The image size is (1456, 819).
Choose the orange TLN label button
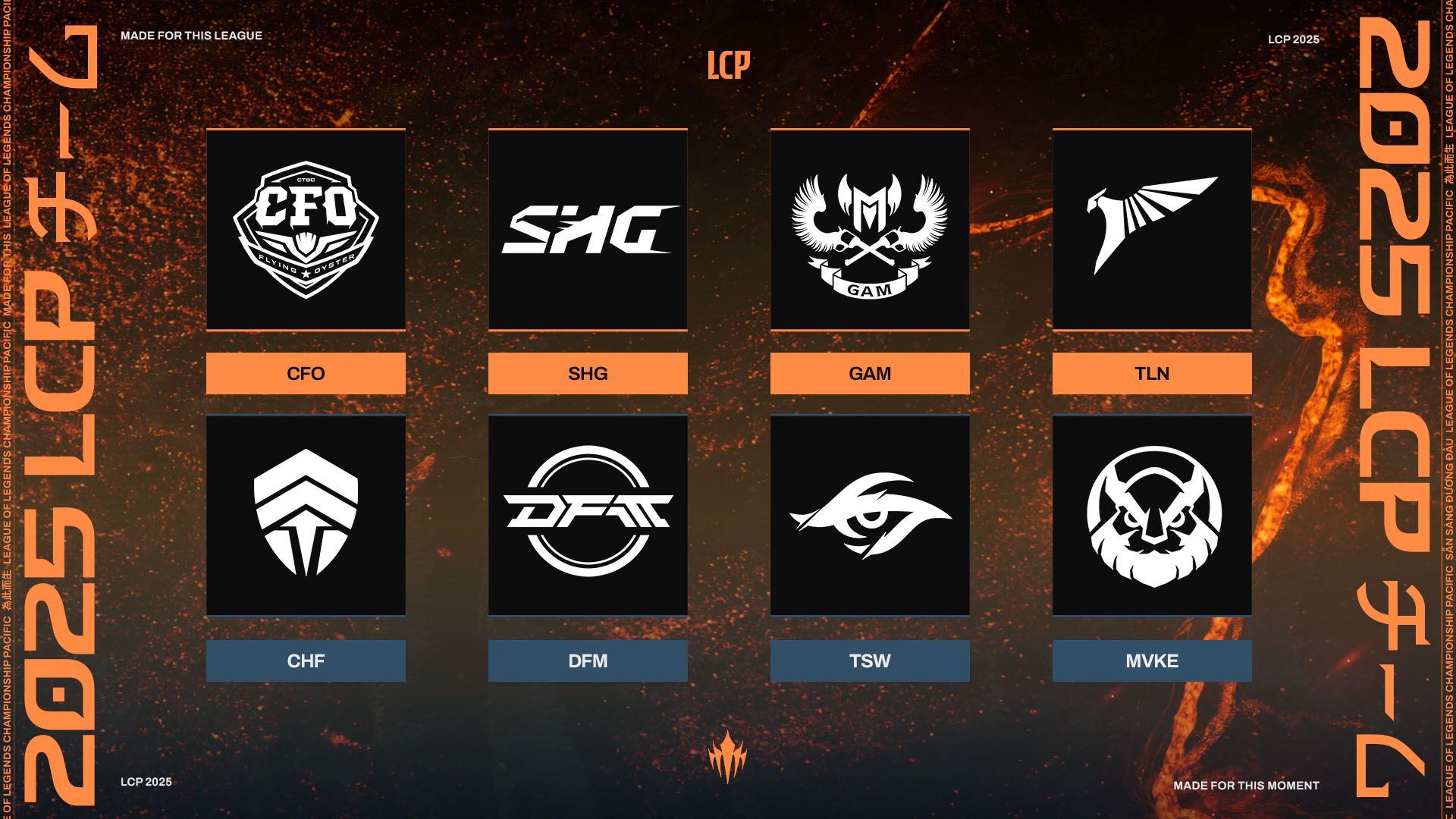[x=1152, y=373]
